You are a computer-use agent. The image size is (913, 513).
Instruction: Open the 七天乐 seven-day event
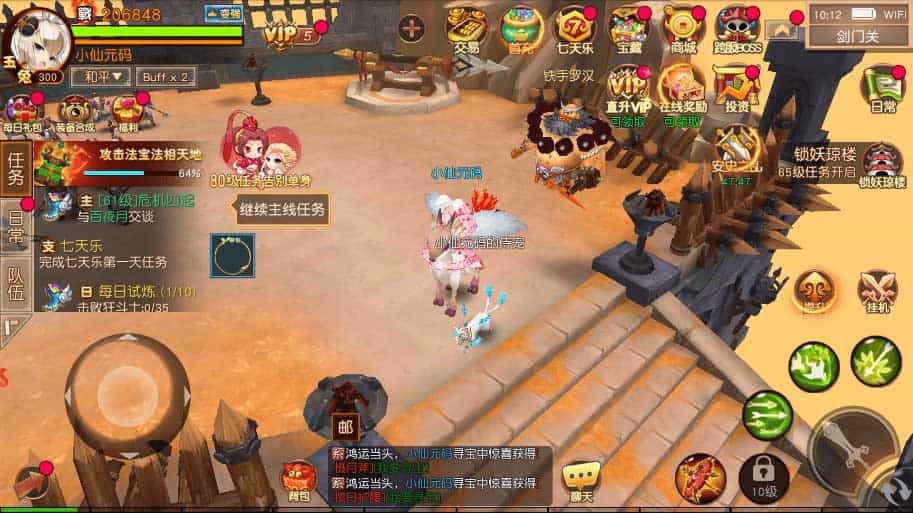[575, 29]
